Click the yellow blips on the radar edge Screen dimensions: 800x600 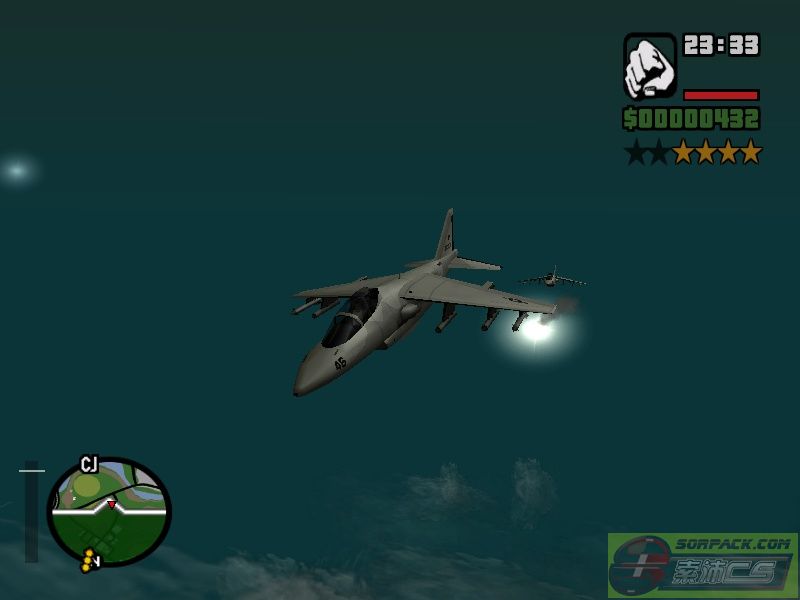(92, 562)
